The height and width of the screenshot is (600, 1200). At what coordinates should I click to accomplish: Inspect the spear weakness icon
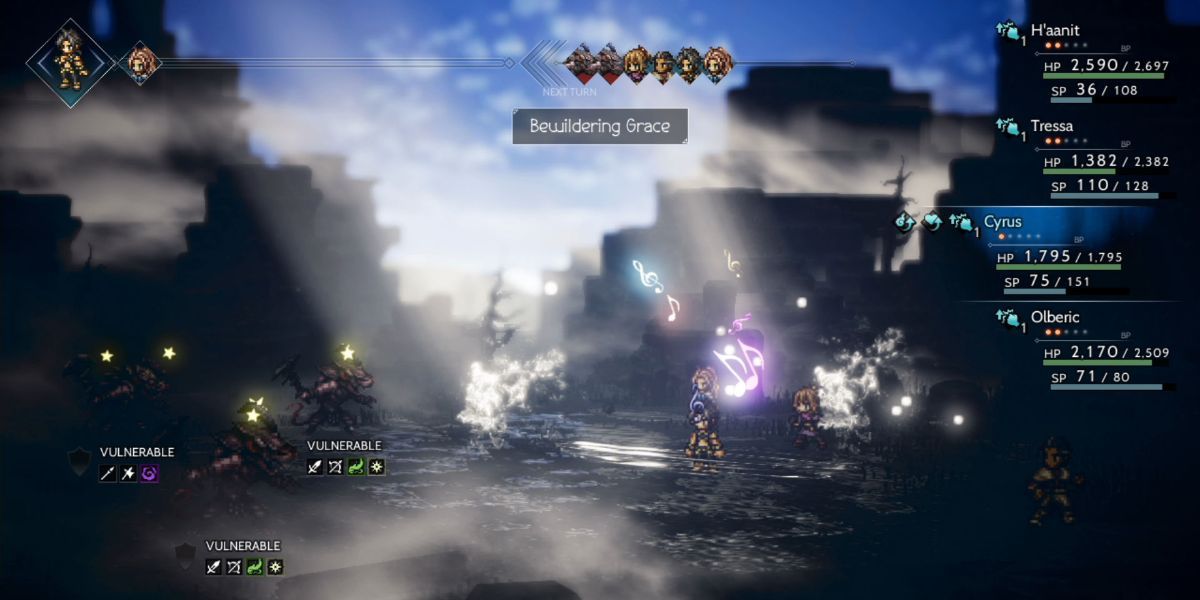[x=108, y=474]
